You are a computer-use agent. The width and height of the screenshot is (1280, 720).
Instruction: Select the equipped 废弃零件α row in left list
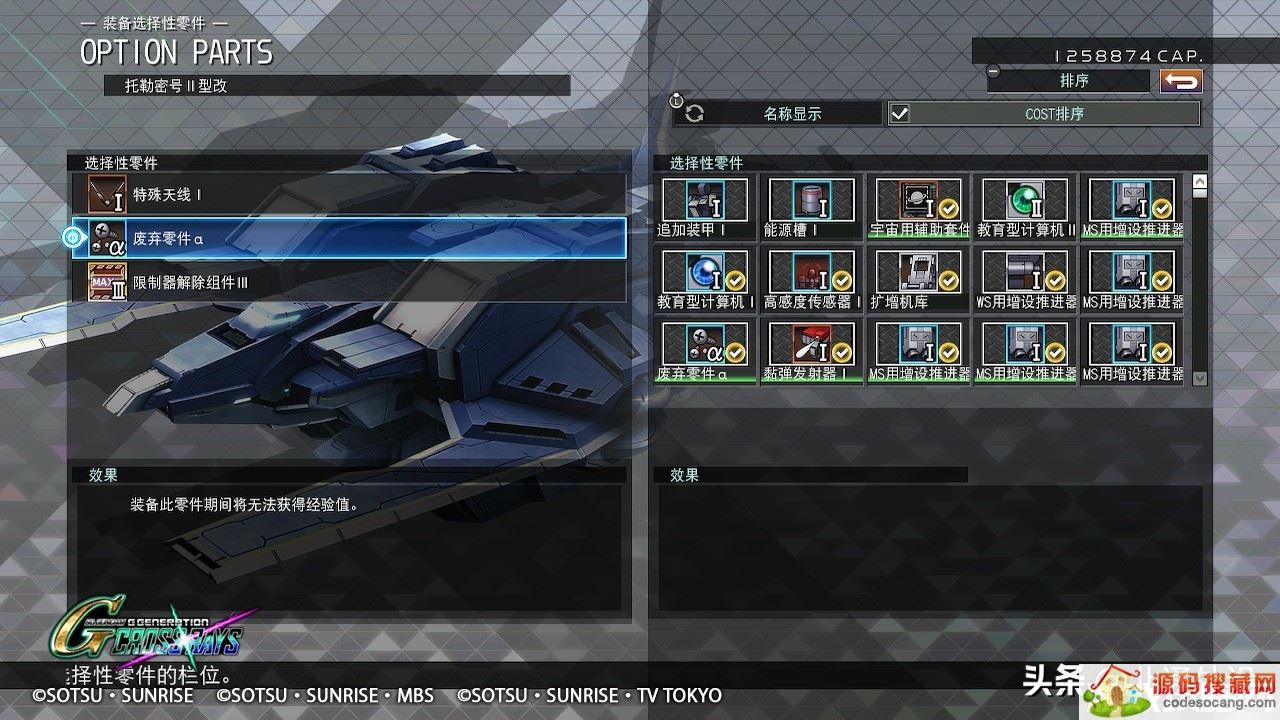point(348,238)
